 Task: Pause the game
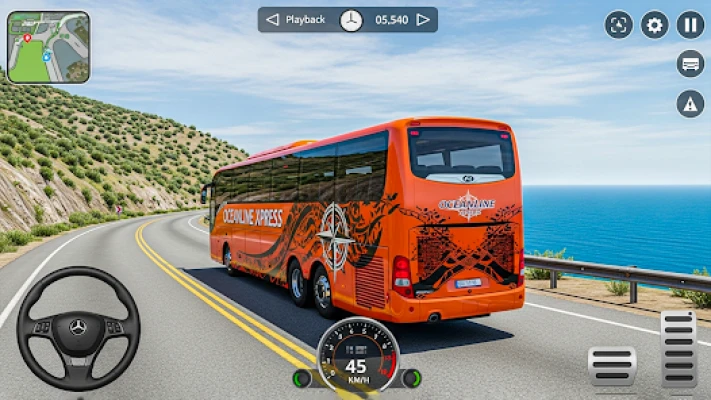(x=690, y=25)
